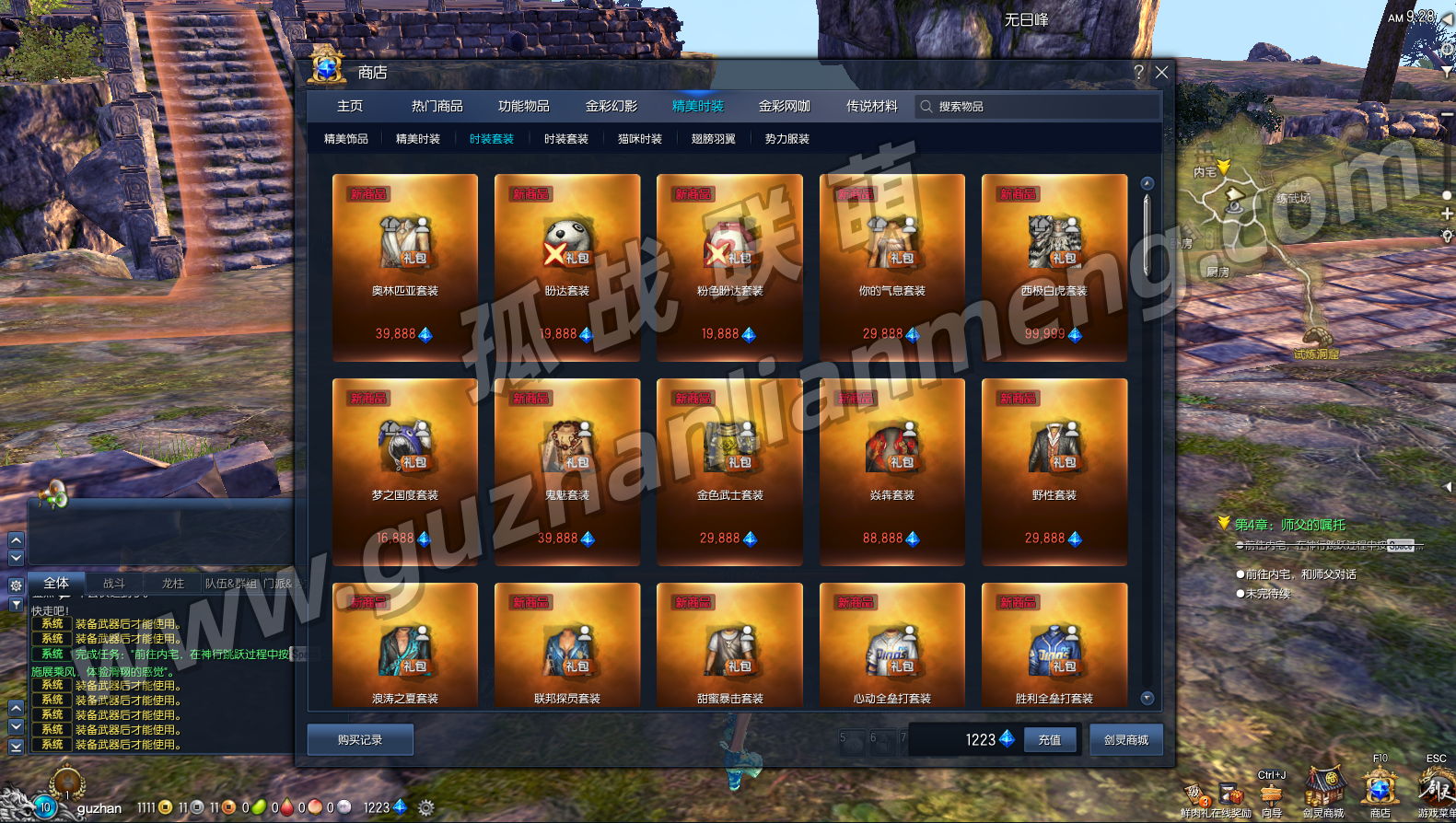Pick the 西极白虎套装 item card
This screenshot has height=823, width=1456.
tap(1054, 267)
